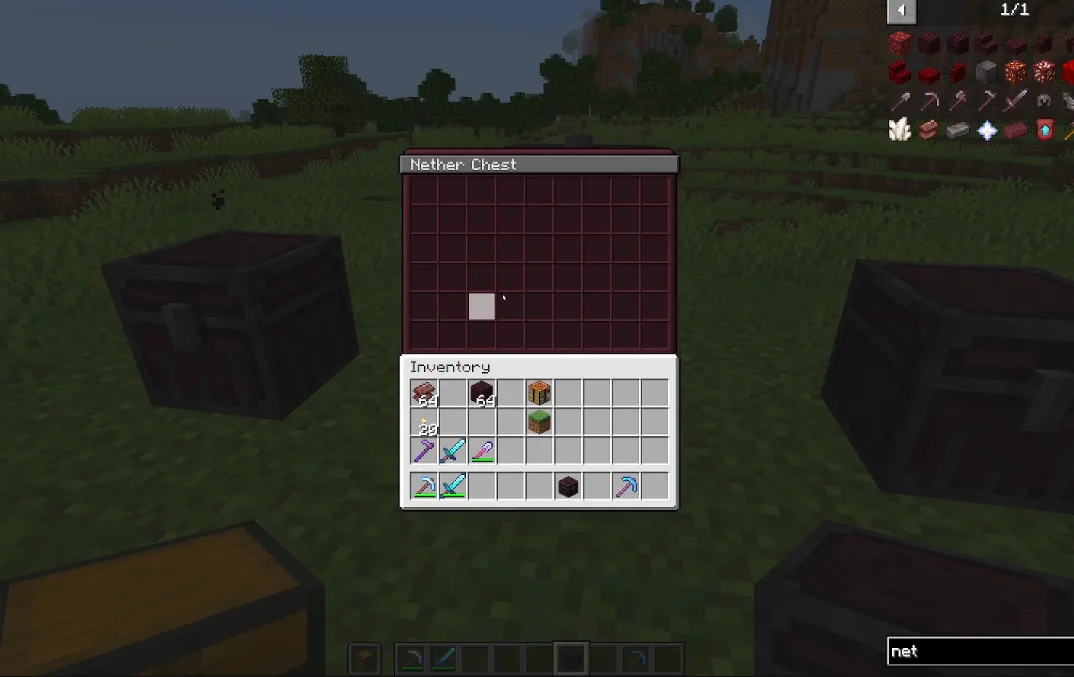Image resolution: width=1074 pixels, height=677 pixels.
Task: Pick up the netherite scrap stack of 64
Action: (424, 394)
